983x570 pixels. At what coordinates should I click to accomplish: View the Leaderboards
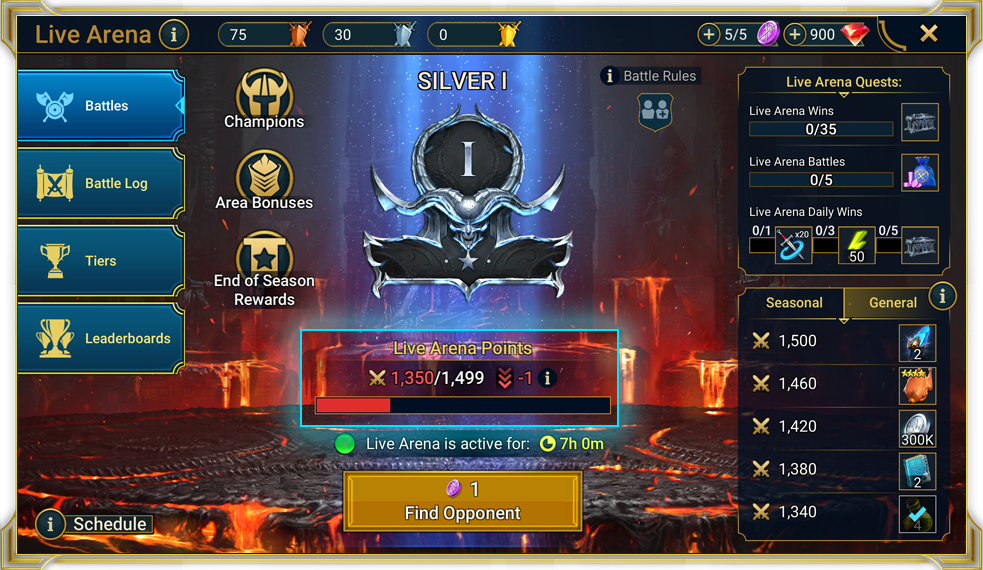pyautogui.click(x=100, y=339)
